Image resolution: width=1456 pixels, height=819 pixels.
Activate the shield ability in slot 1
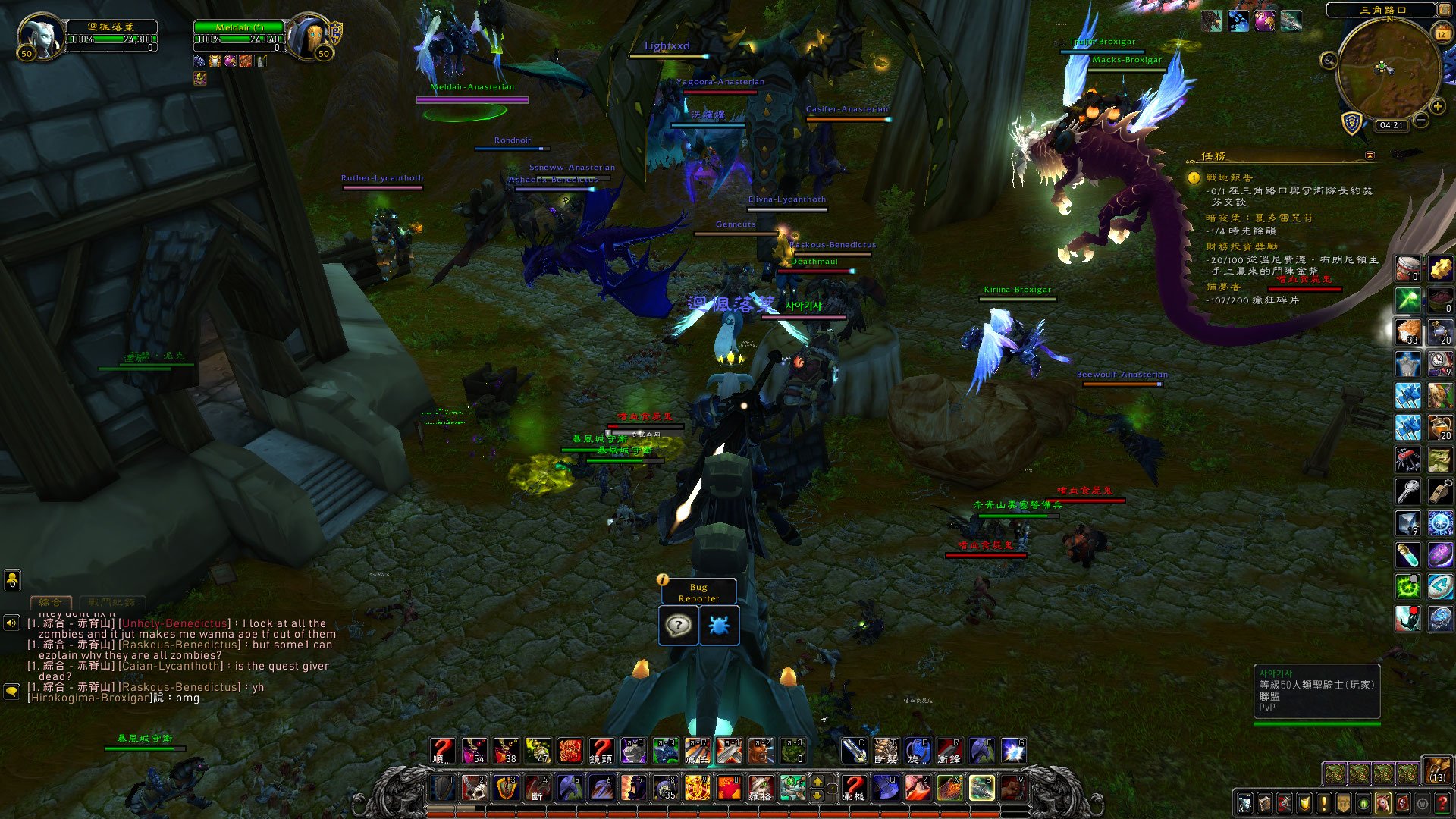coord(443,788)
